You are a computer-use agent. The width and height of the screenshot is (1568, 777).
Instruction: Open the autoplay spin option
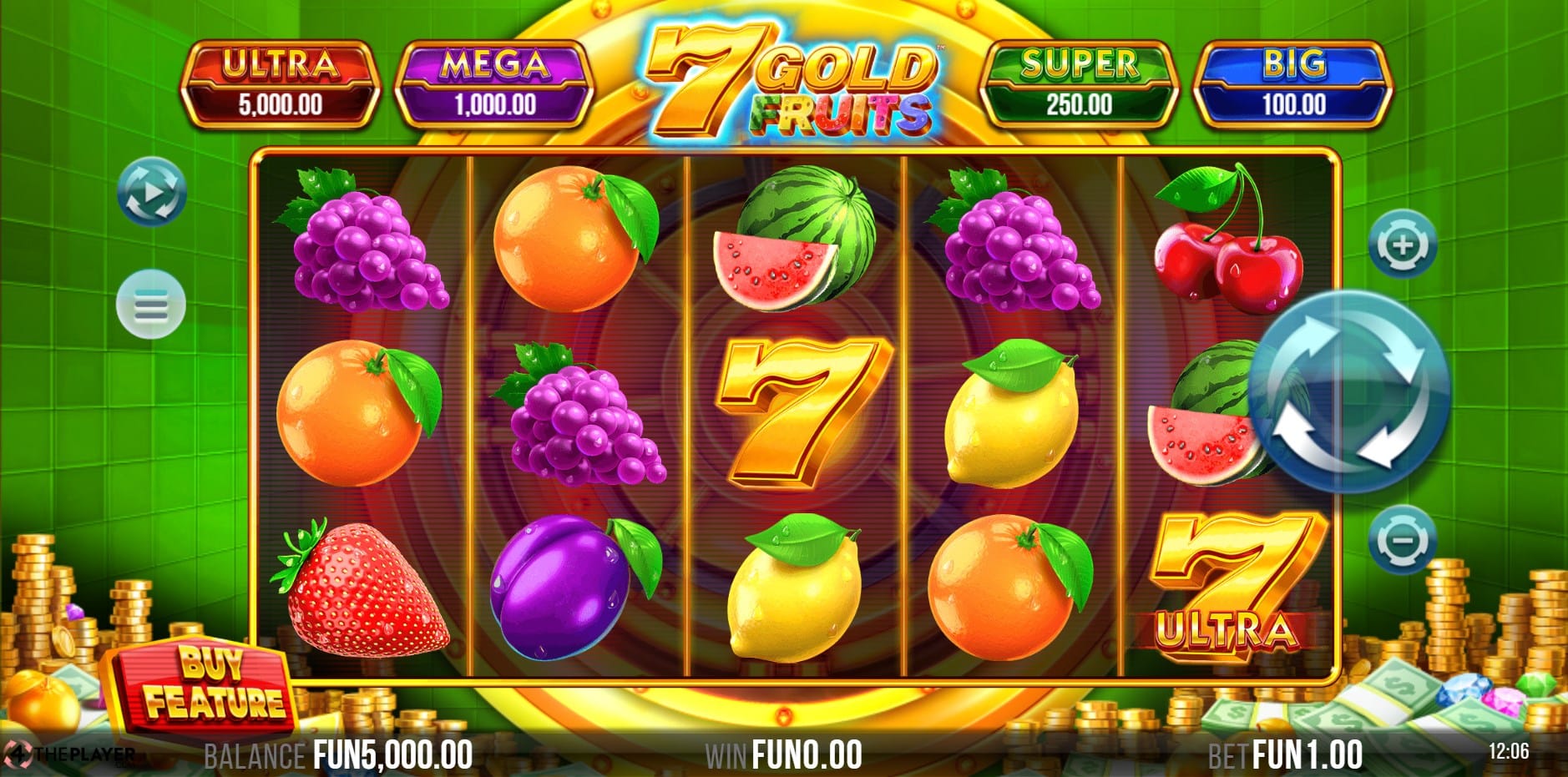click(x=151, y=191)
